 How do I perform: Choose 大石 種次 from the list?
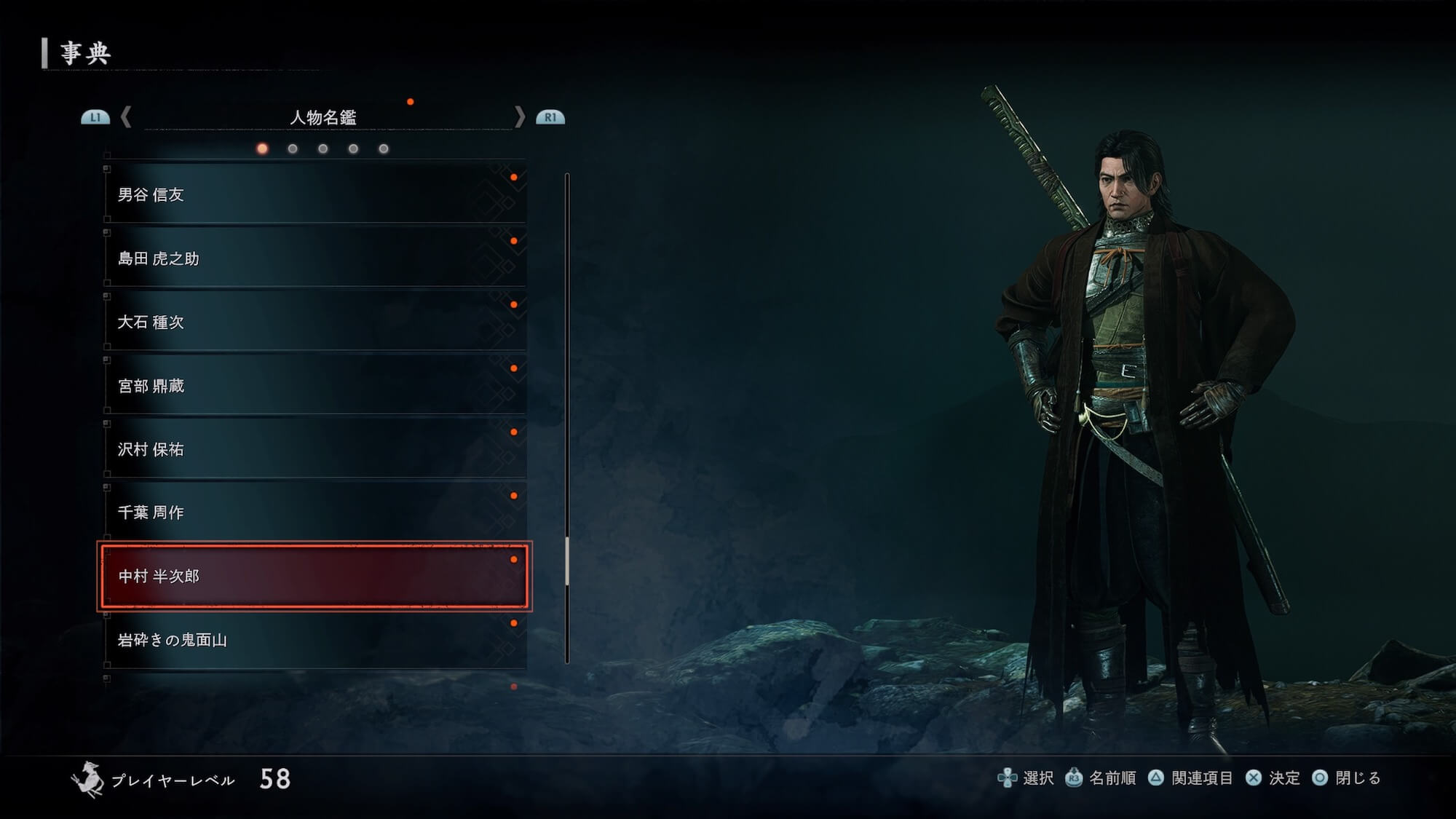pyautogui.click(x=314, y=322)
